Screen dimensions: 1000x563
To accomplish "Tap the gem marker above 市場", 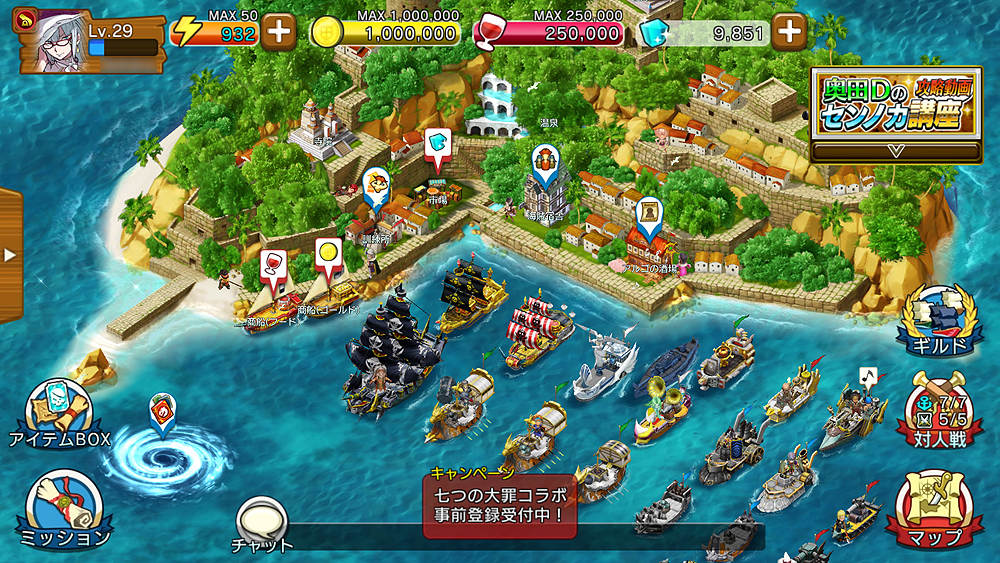I will (x=437, y=146).
